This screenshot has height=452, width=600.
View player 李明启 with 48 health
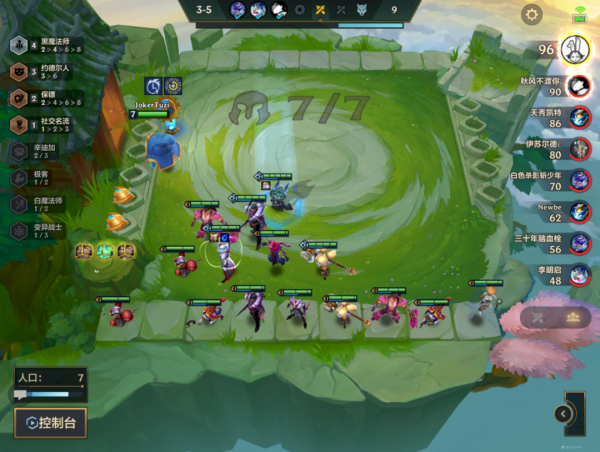[x=565, y=275]
